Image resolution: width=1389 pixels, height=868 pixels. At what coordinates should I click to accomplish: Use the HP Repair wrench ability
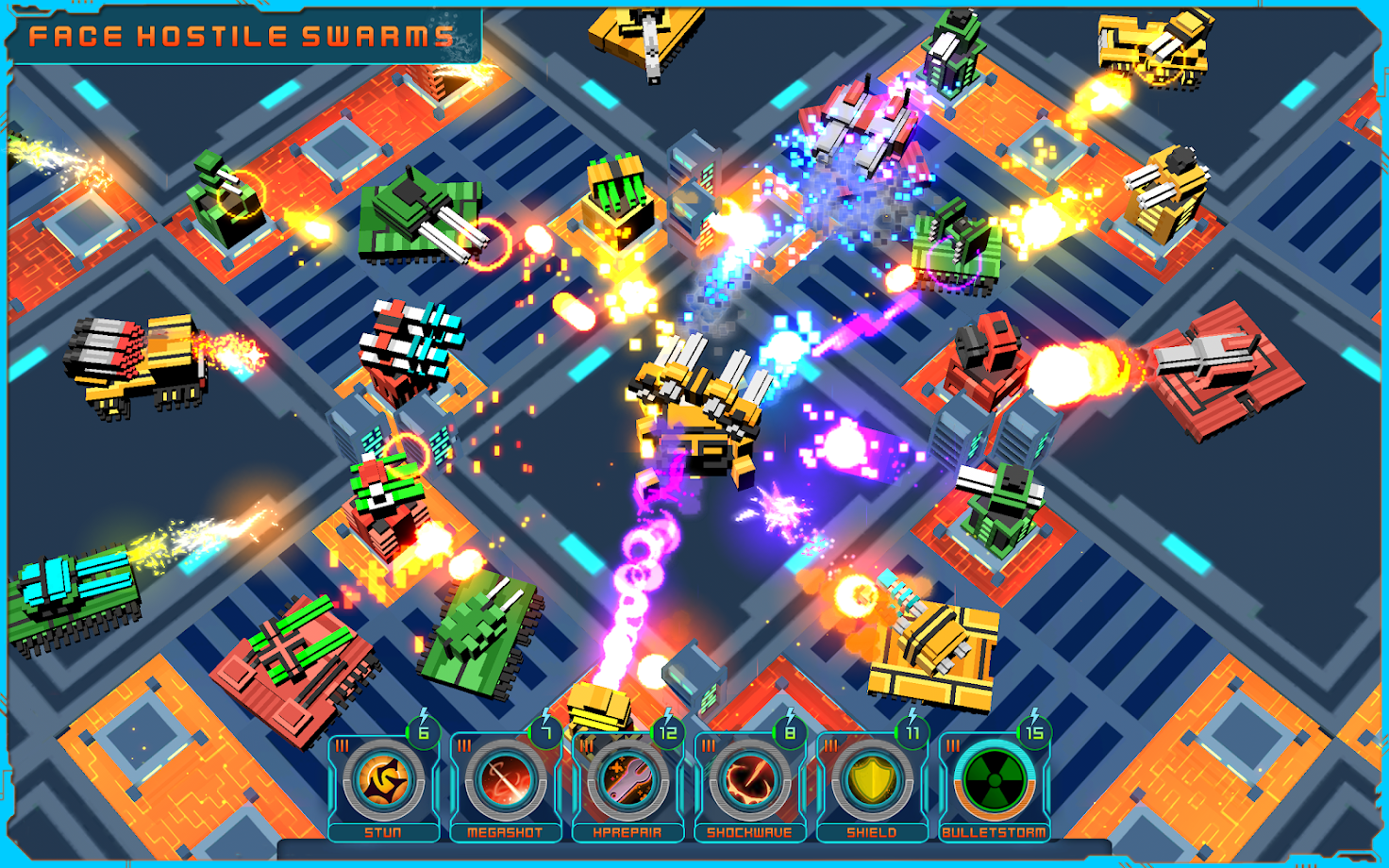tap(628, 782)
